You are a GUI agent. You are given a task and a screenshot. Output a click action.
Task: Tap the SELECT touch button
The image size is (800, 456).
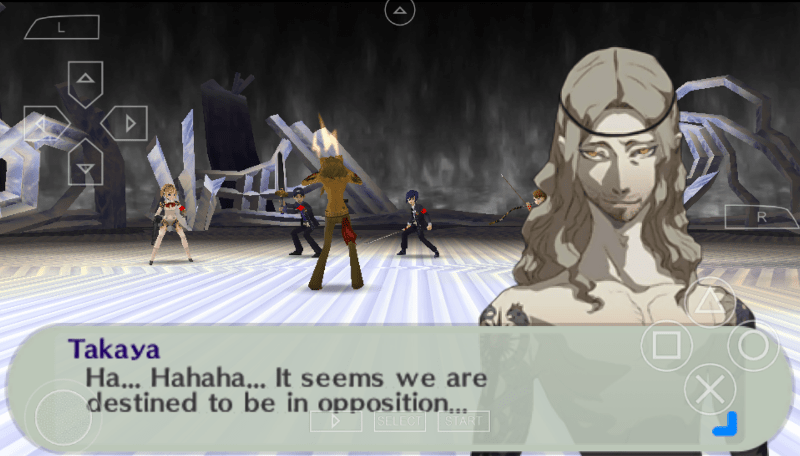[x=399, y=421]
